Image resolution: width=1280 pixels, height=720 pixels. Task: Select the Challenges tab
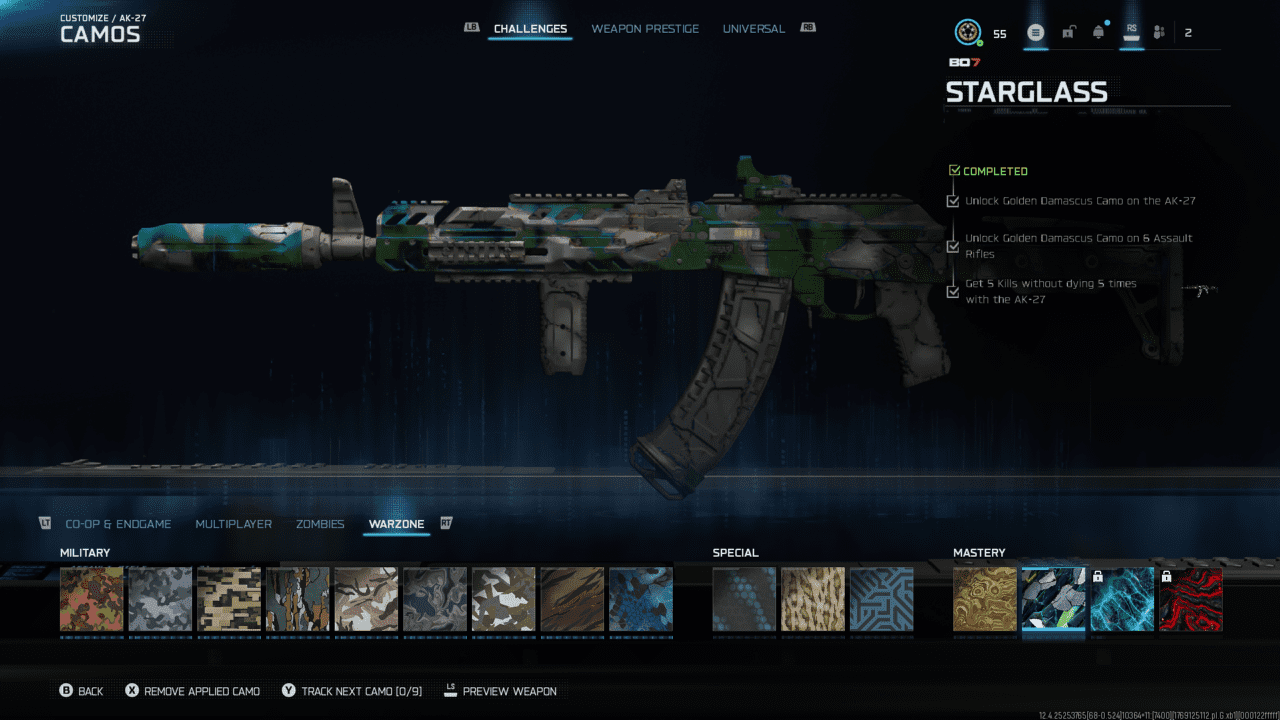click(x=530, y=29)
